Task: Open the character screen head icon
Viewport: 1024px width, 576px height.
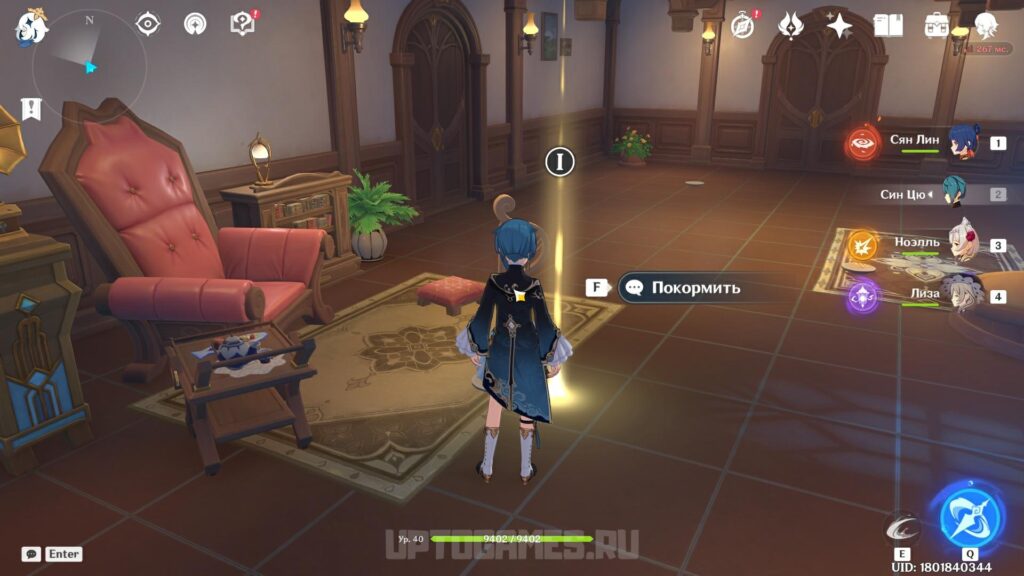Action: (x=986, y=26)
